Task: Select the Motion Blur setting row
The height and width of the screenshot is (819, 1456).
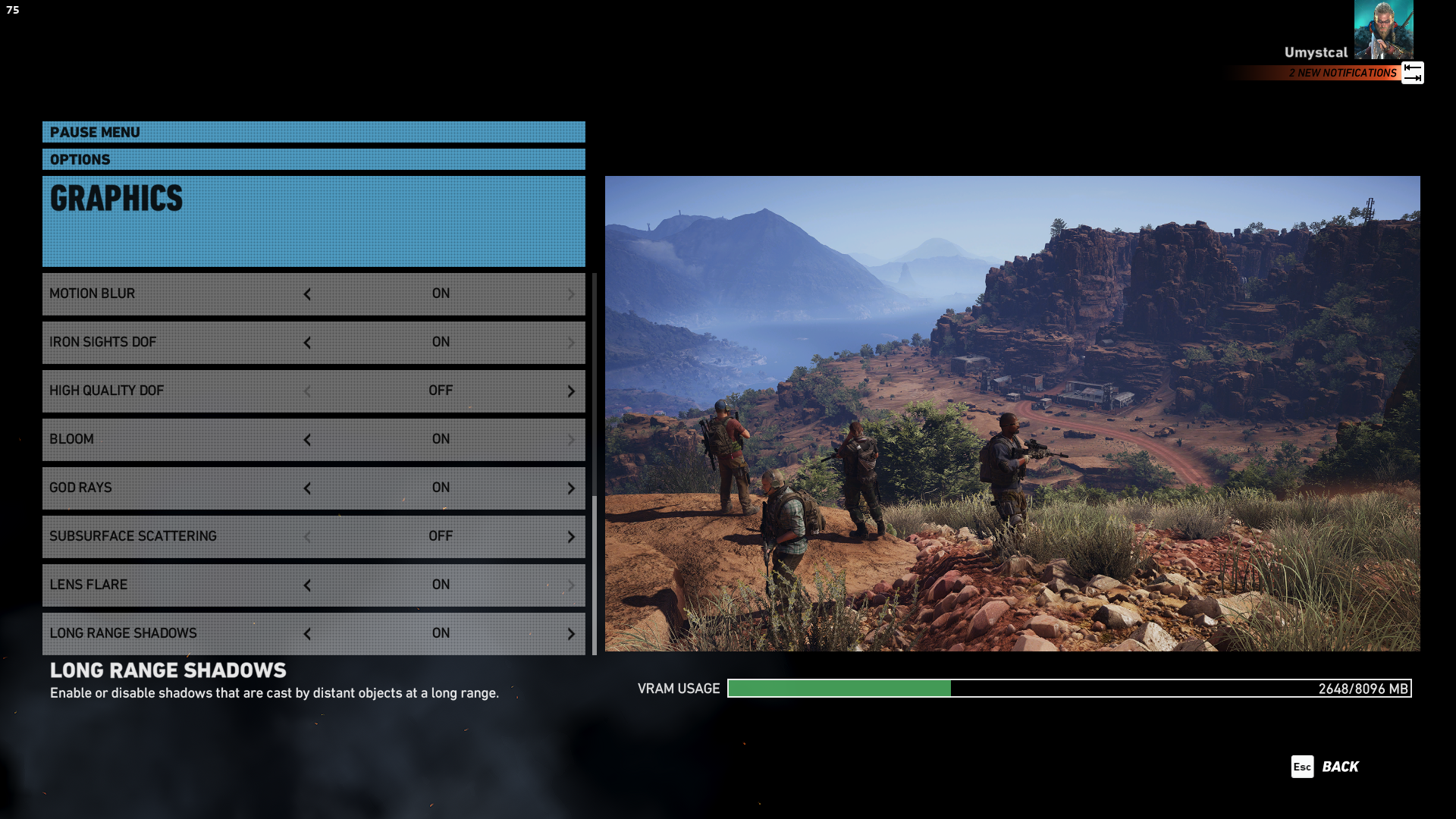Action: click(x=174, y=294)
